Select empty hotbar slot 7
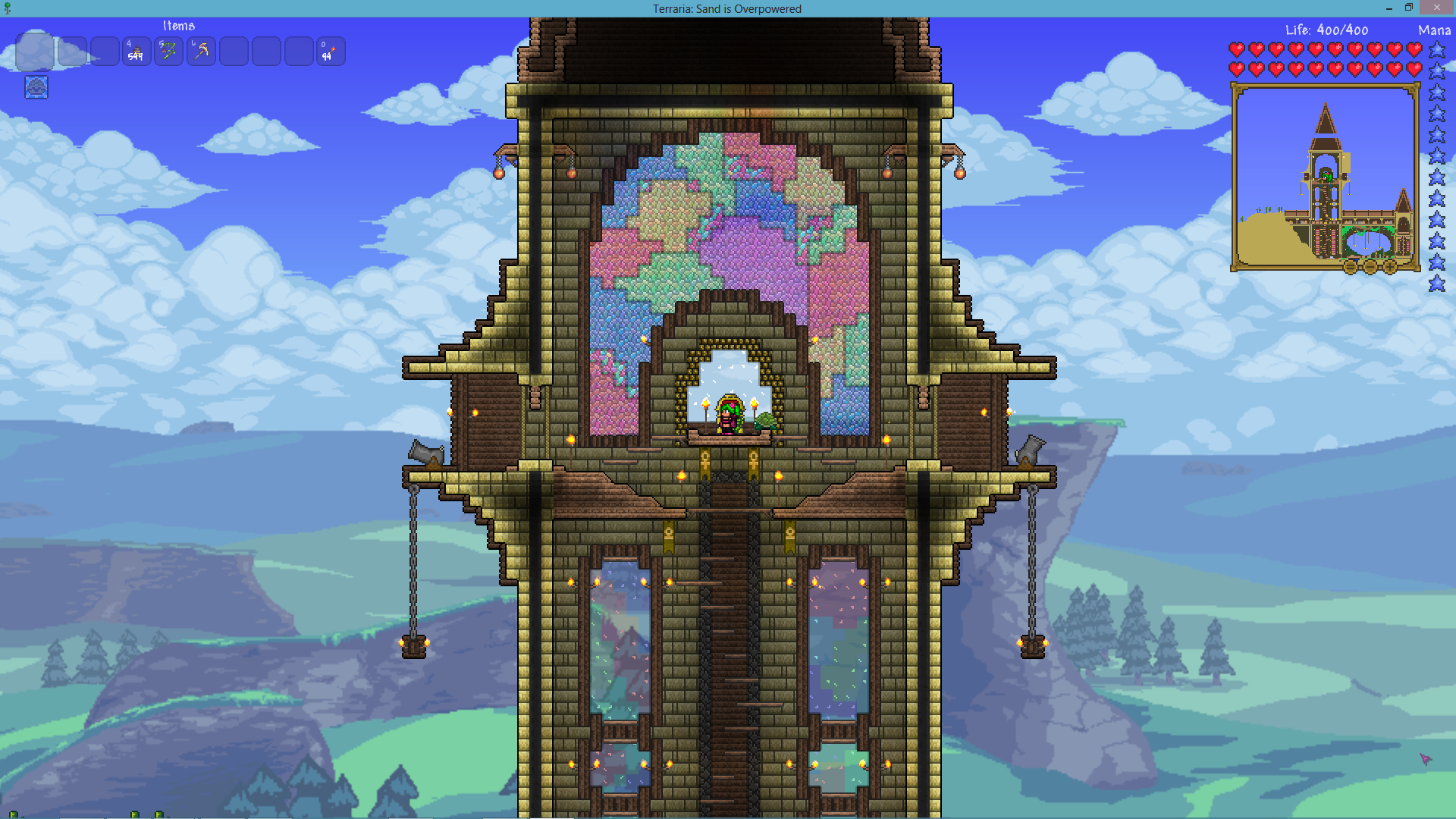1456x819 pixels. click(234, 51)
